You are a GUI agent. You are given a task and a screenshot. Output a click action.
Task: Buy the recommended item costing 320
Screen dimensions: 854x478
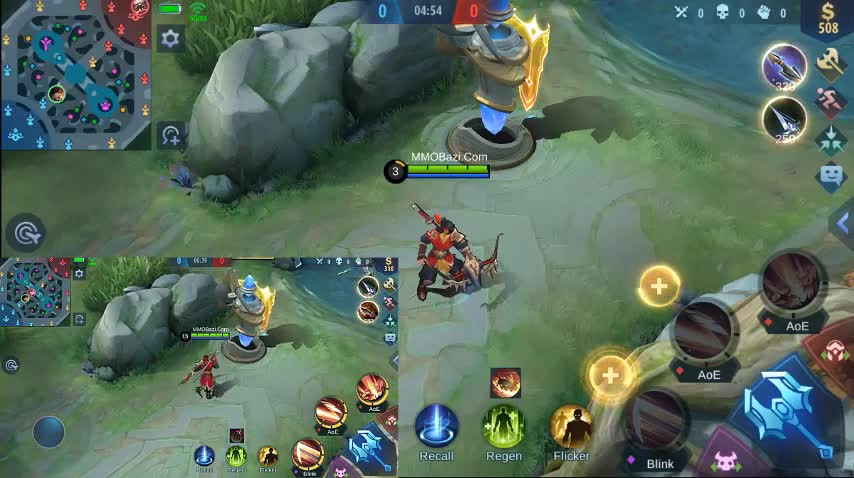pyautogui.click(x=784, y=67)
